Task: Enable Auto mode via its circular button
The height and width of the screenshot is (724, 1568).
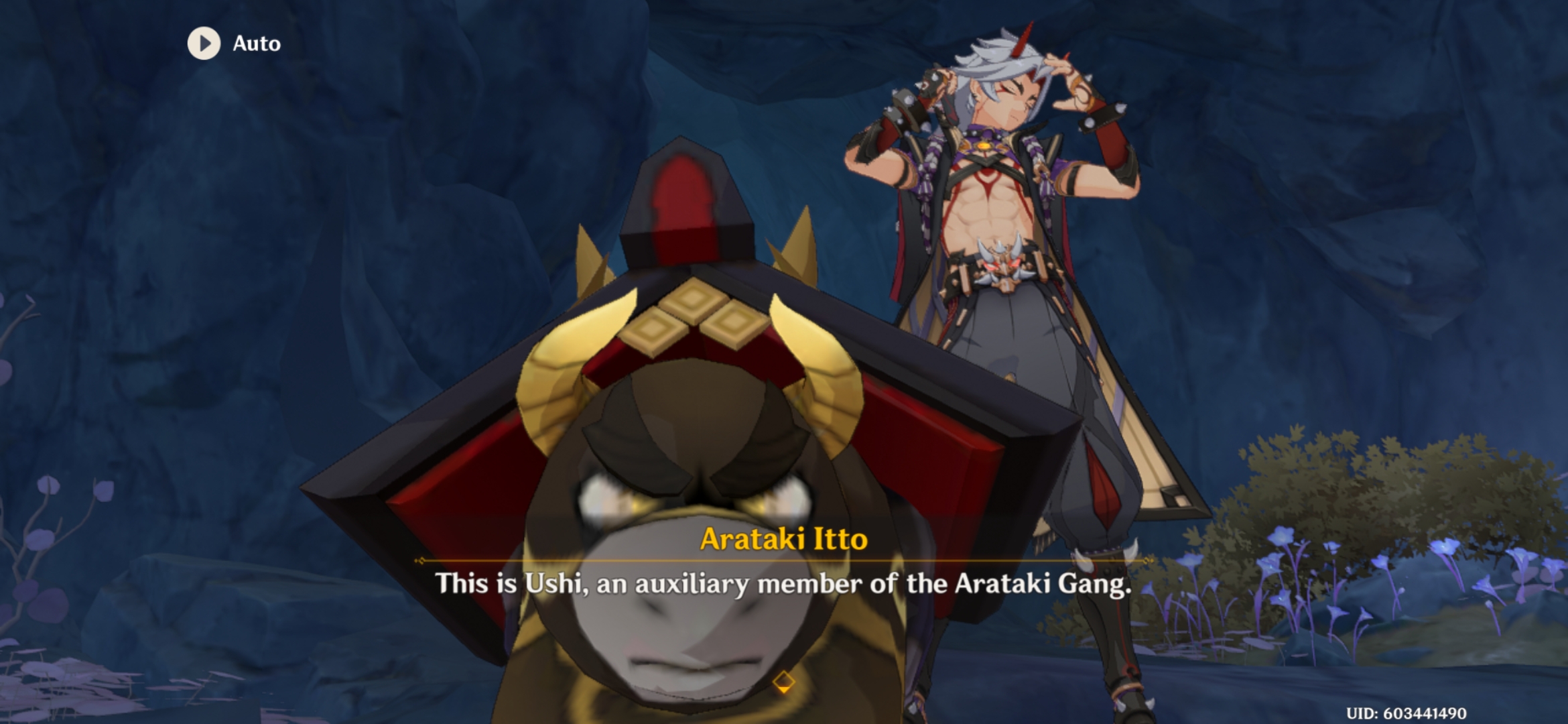Action: (x=204, y=44)
